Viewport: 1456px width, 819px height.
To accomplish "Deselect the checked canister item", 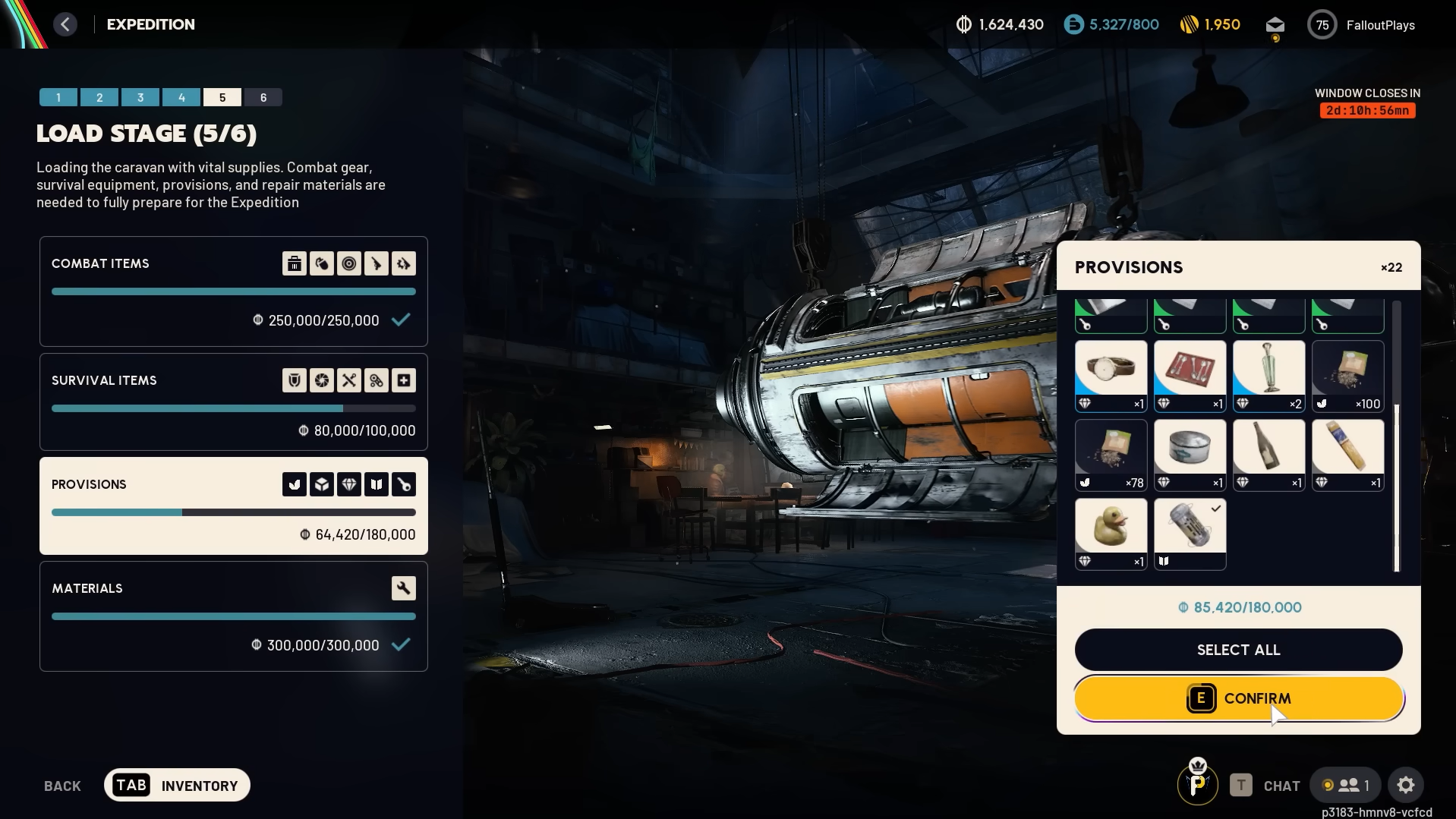I will [1190, 533].
